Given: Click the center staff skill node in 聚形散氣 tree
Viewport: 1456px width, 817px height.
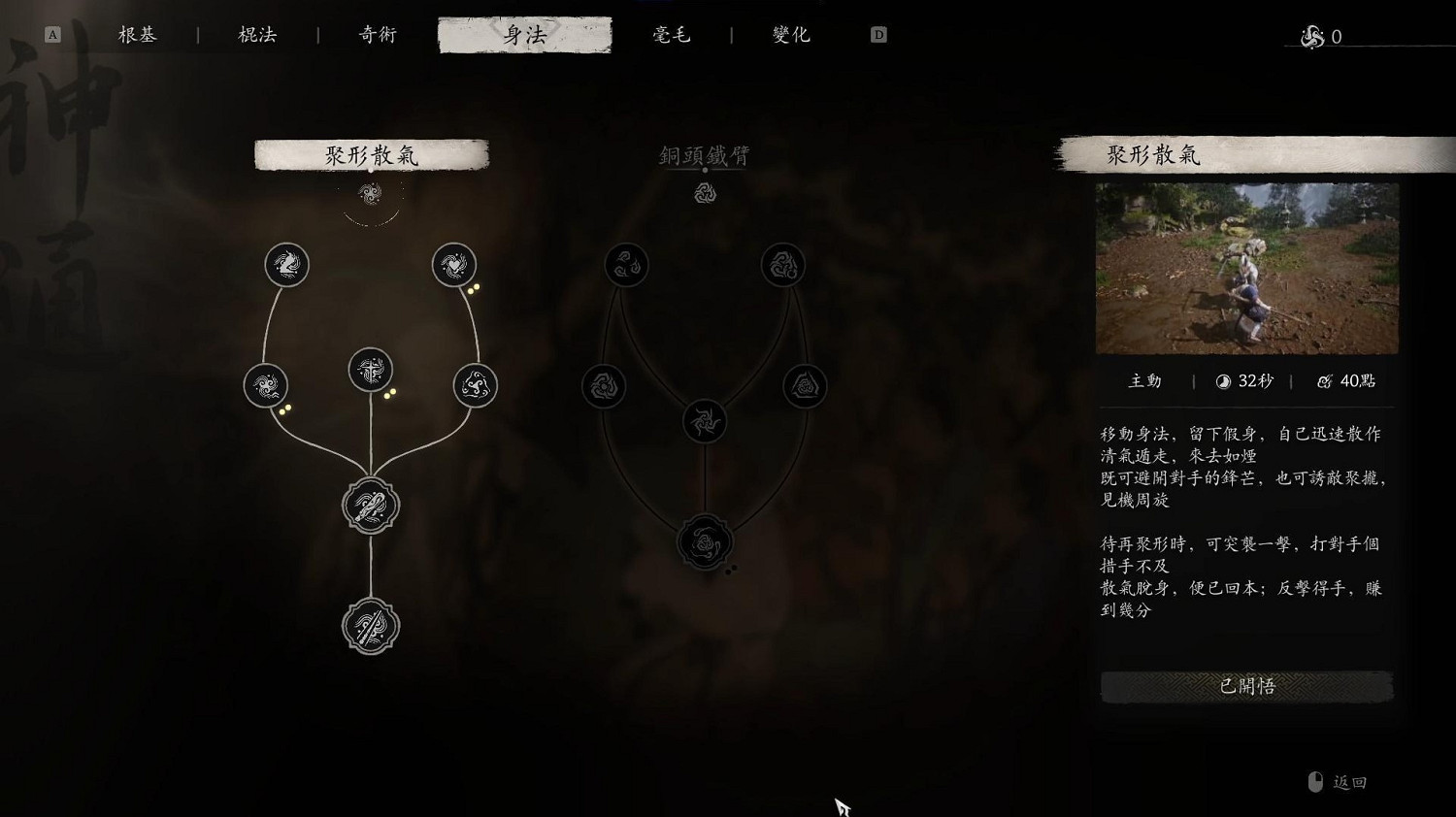Looking at the screenshot, I should (371, 367).
